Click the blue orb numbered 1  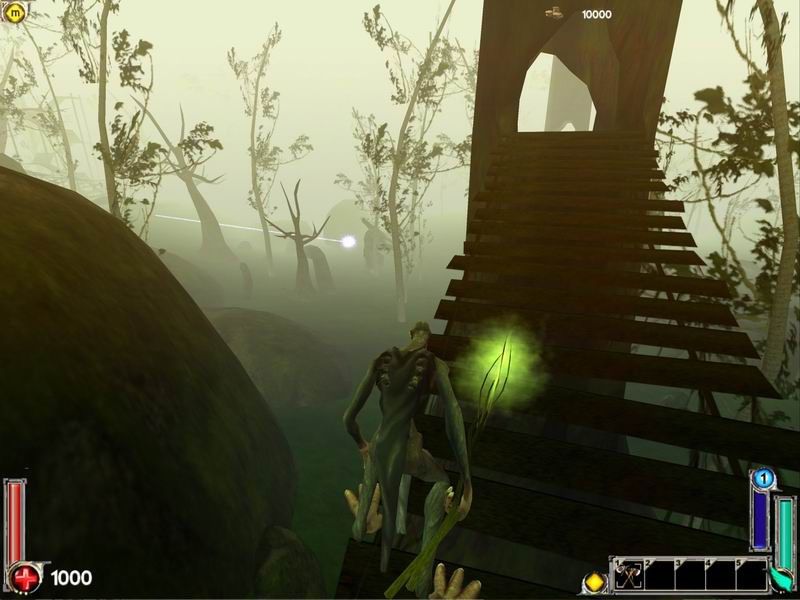[x=762, y=479]
